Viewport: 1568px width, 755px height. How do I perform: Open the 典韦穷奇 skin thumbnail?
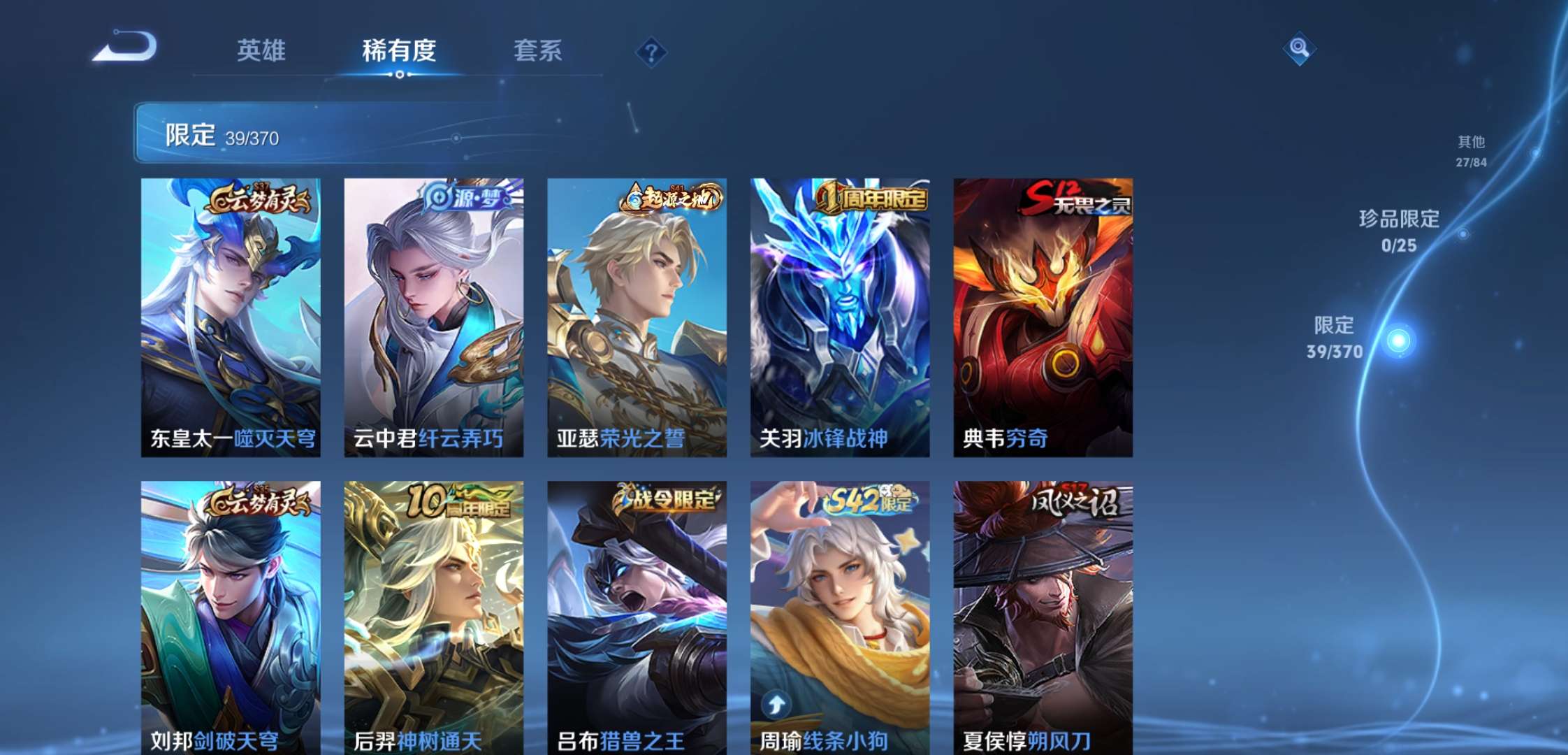click(x=1041, y=315)
